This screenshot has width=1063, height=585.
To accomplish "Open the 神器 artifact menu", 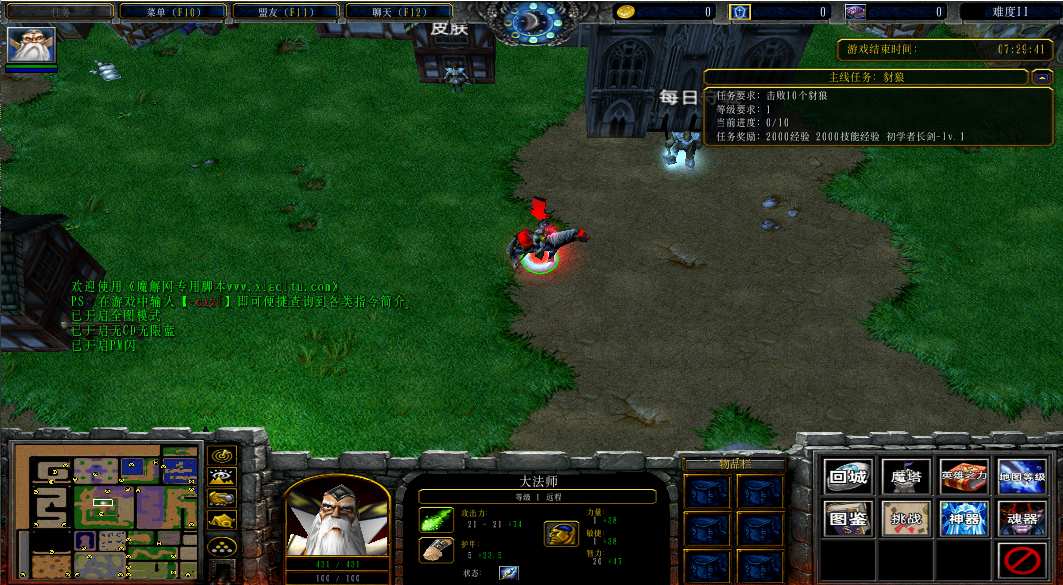I will [x=964, y=518].
